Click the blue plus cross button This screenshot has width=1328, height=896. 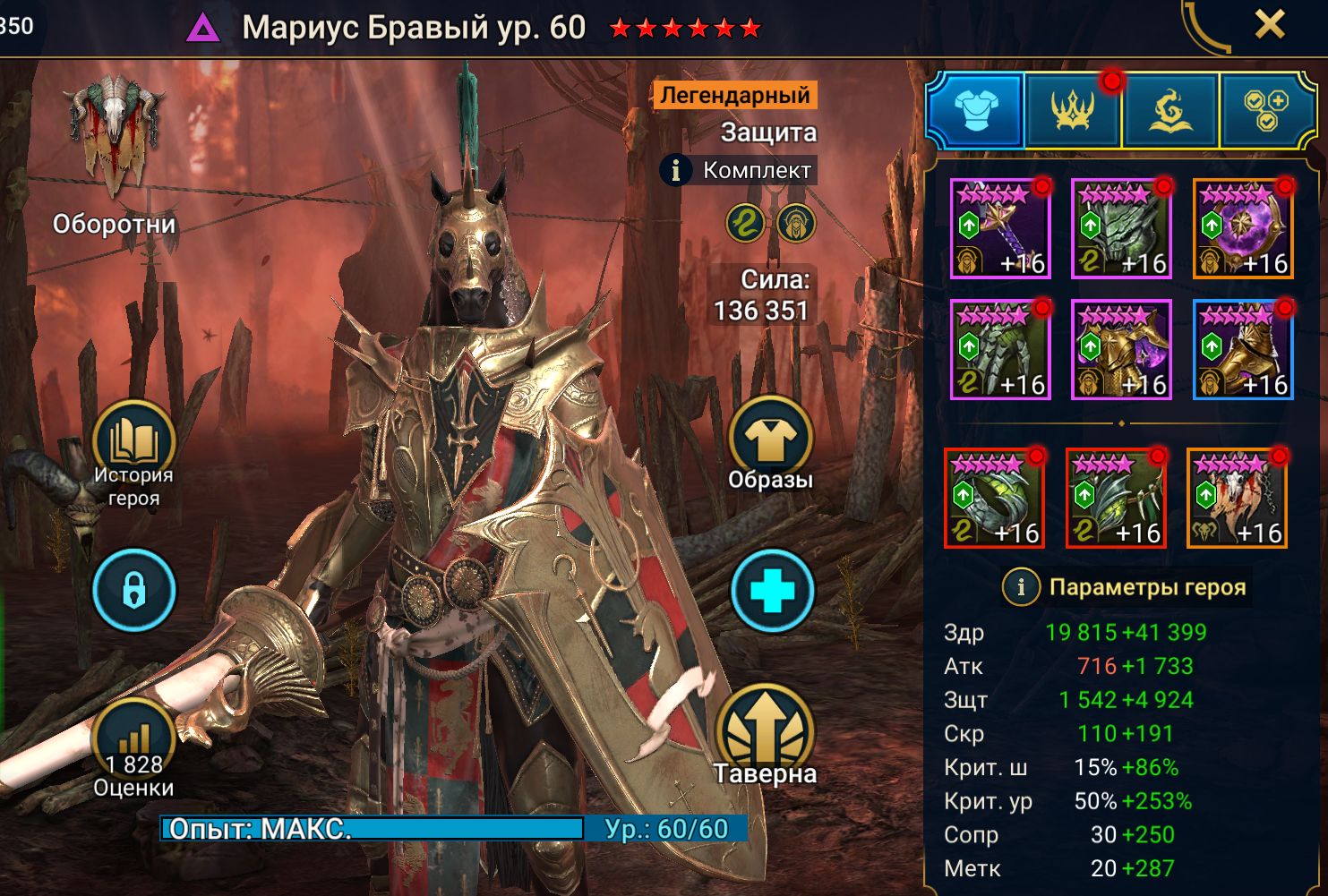(772, 592)
